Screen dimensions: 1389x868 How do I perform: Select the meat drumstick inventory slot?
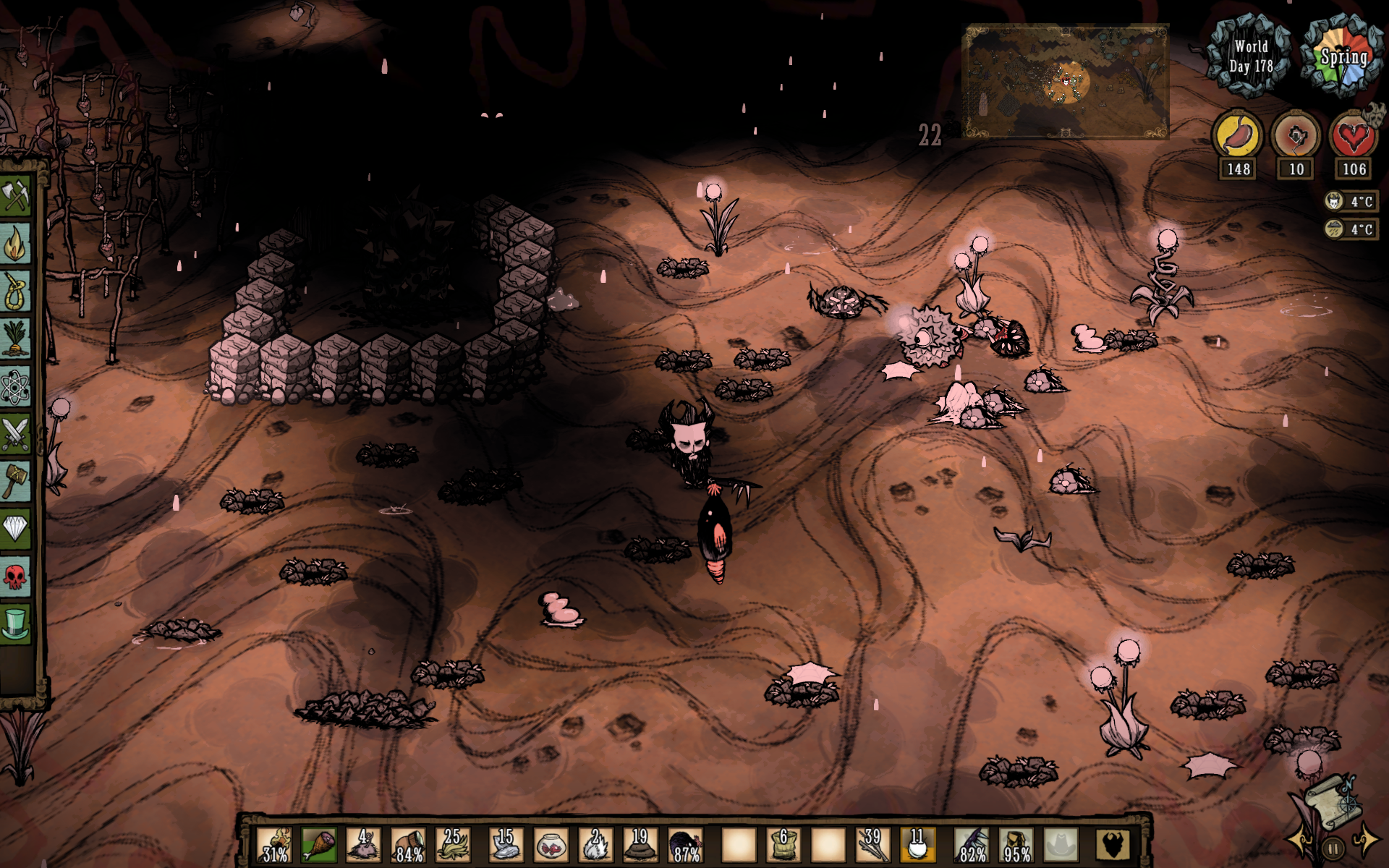(318, 845)
